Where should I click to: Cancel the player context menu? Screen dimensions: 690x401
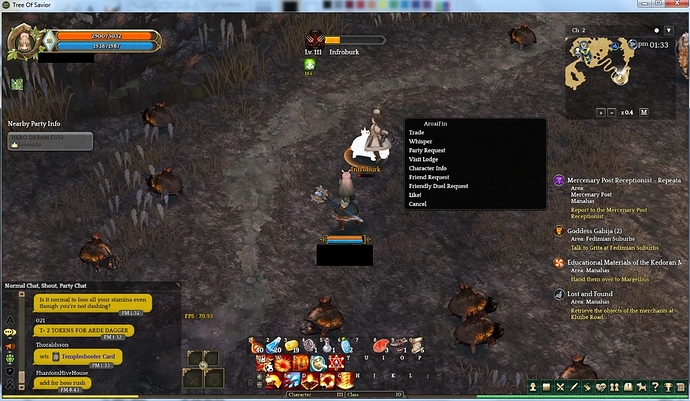click(x=418, y=204)
